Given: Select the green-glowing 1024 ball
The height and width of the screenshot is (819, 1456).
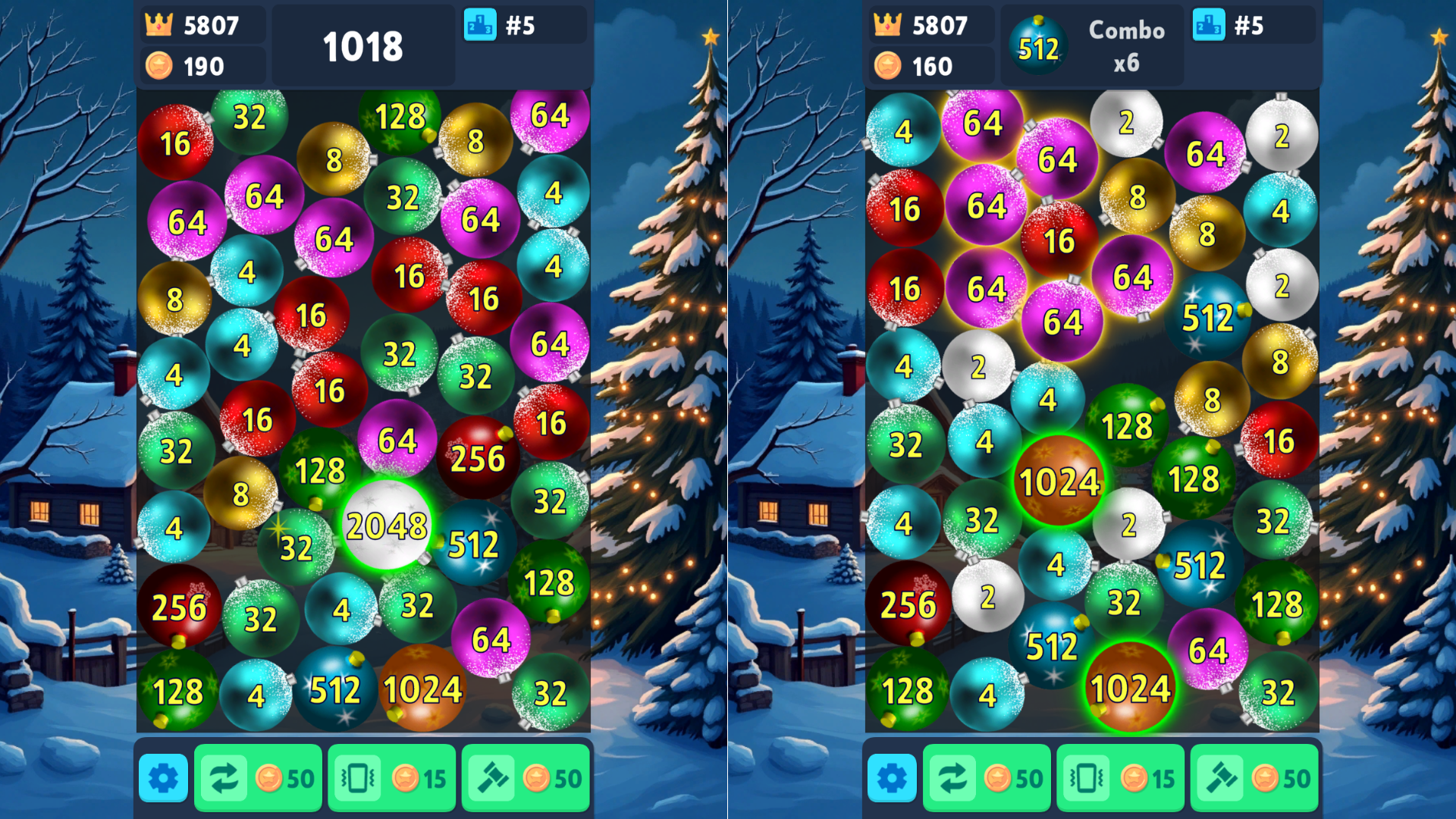Looking at the screenshot, I should point(1060,480).
